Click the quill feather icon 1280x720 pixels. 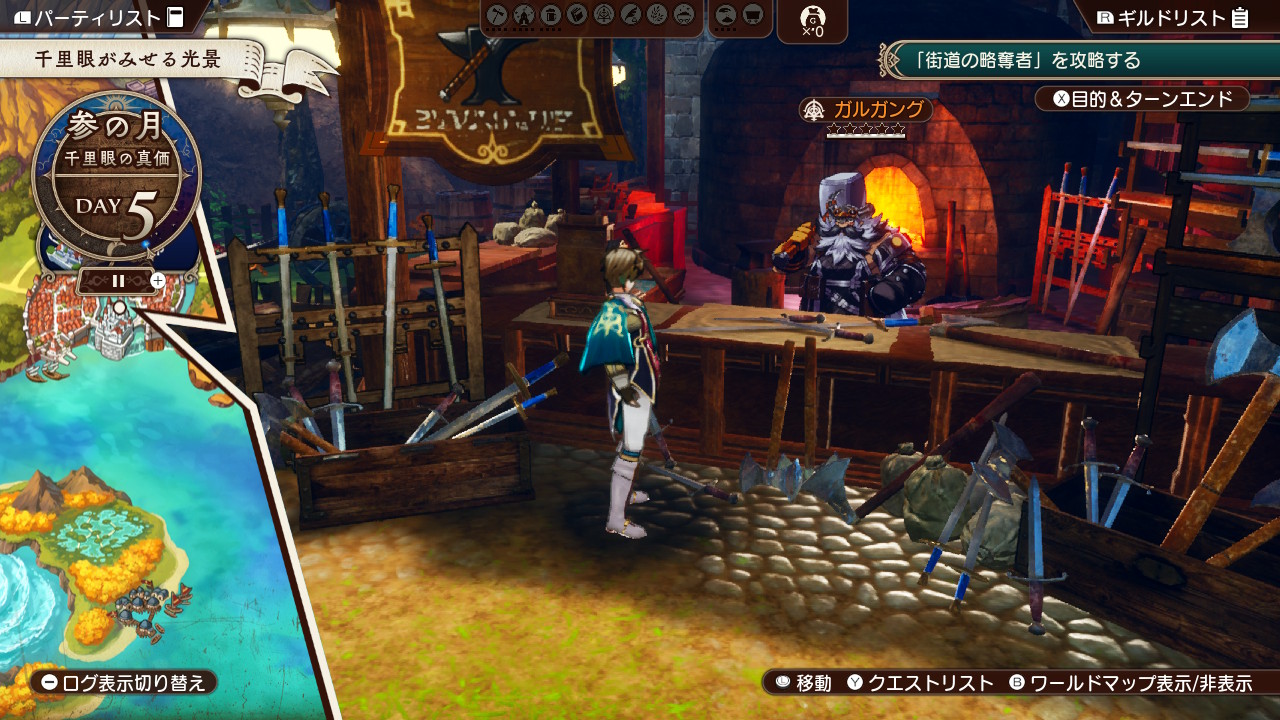click(x=629, y=15)
